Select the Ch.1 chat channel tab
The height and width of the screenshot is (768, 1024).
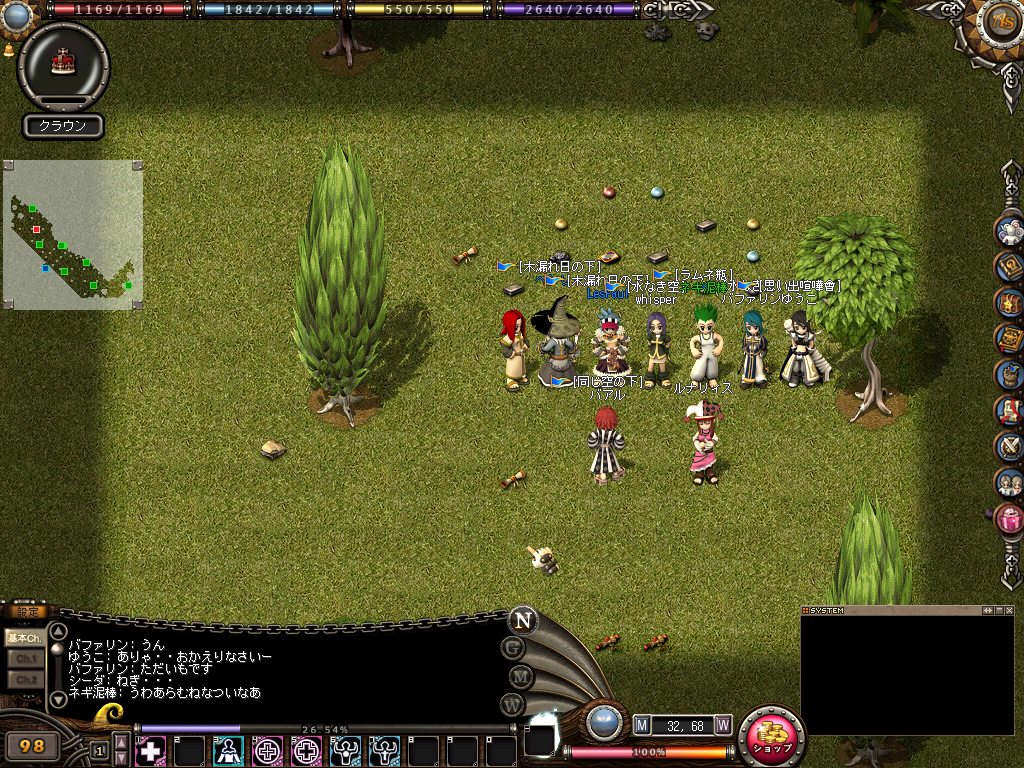click(24, 659)
